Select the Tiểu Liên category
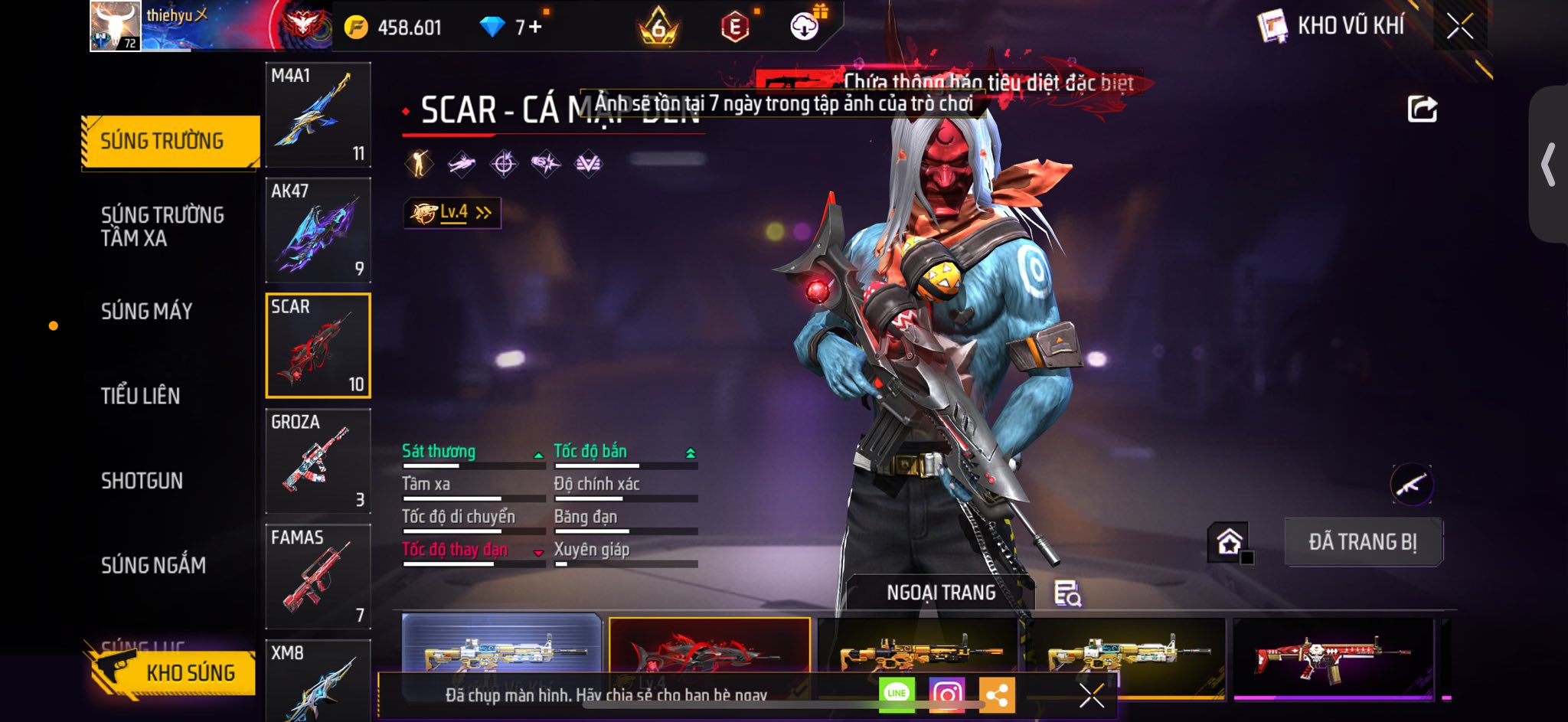The height and width of the screenshot is (722, 1568). [141, 396]
